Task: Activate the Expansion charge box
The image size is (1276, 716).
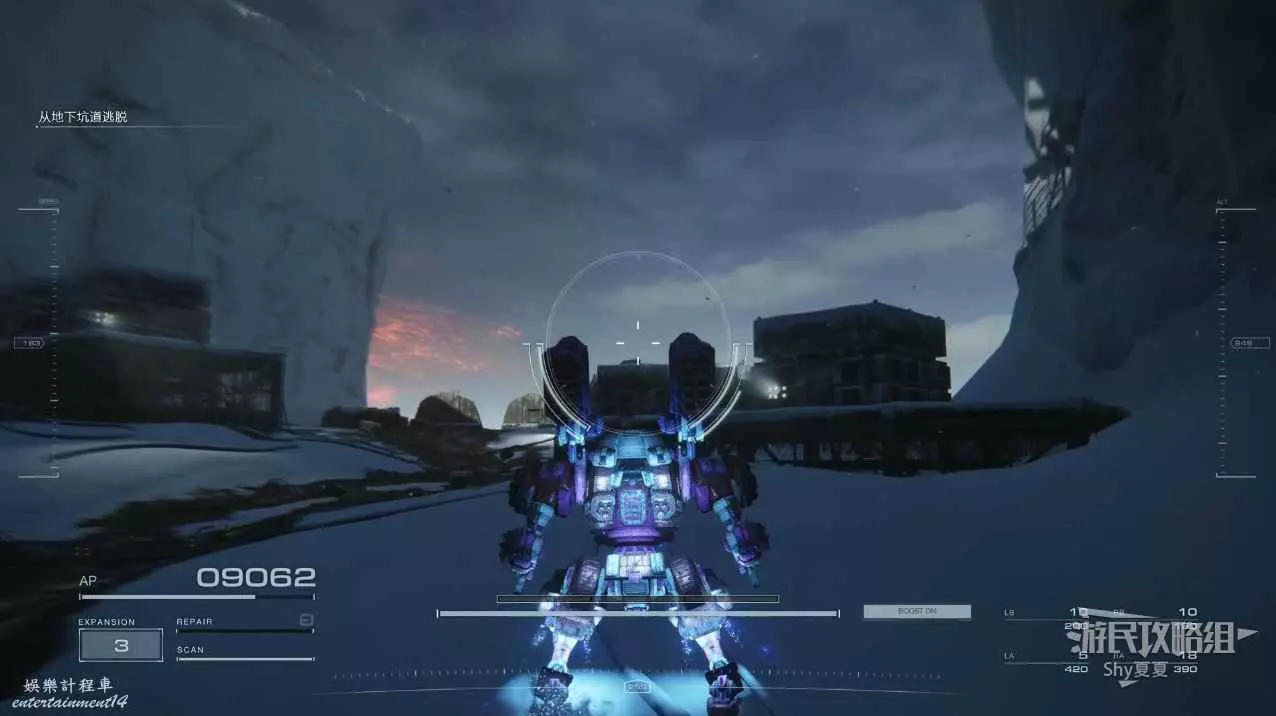Action: (x=121, y=645)
